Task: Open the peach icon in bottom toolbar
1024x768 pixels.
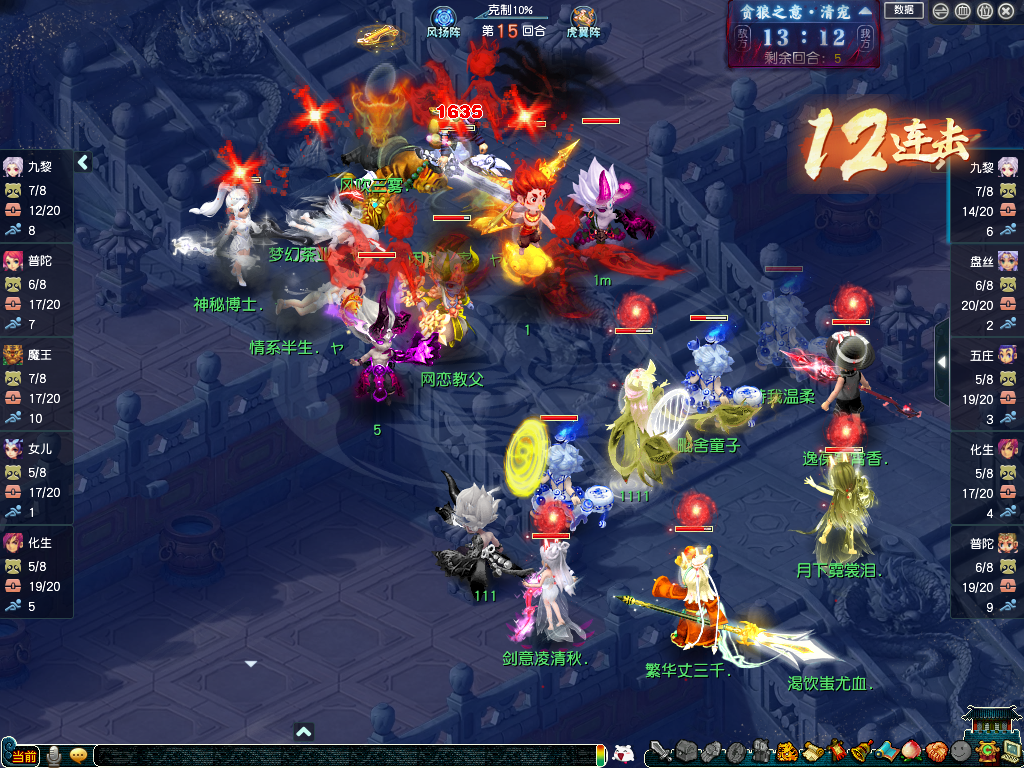Action: pyautogui.click(x=911, y=752)
